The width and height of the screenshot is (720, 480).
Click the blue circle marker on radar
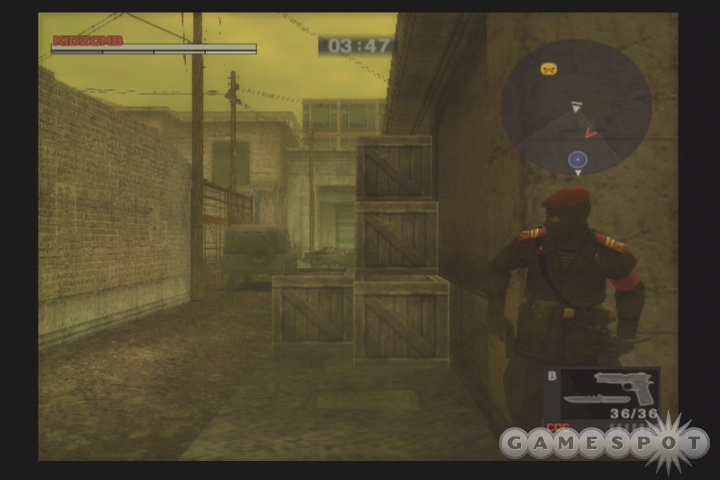click(577, 159)
